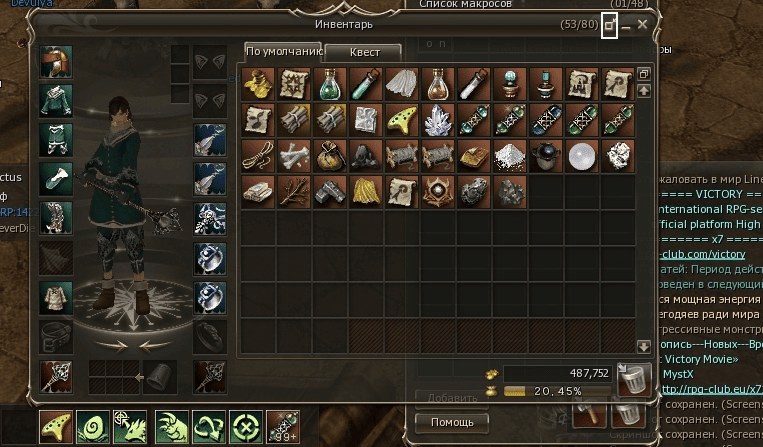The width and height of the screenshot is (763, 447).
Task: Select the dry branches item
Action: pyautogui.click(x=294, y=190)
